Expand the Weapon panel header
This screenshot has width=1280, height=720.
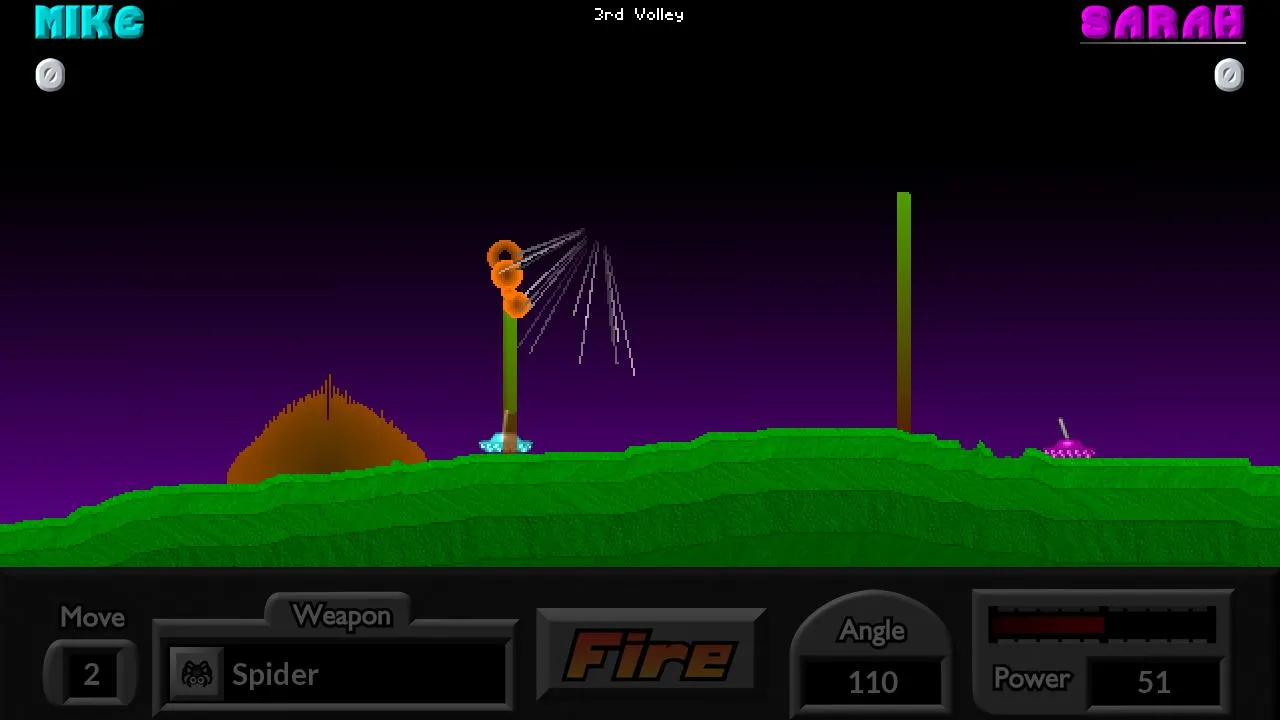coord(342,615)
